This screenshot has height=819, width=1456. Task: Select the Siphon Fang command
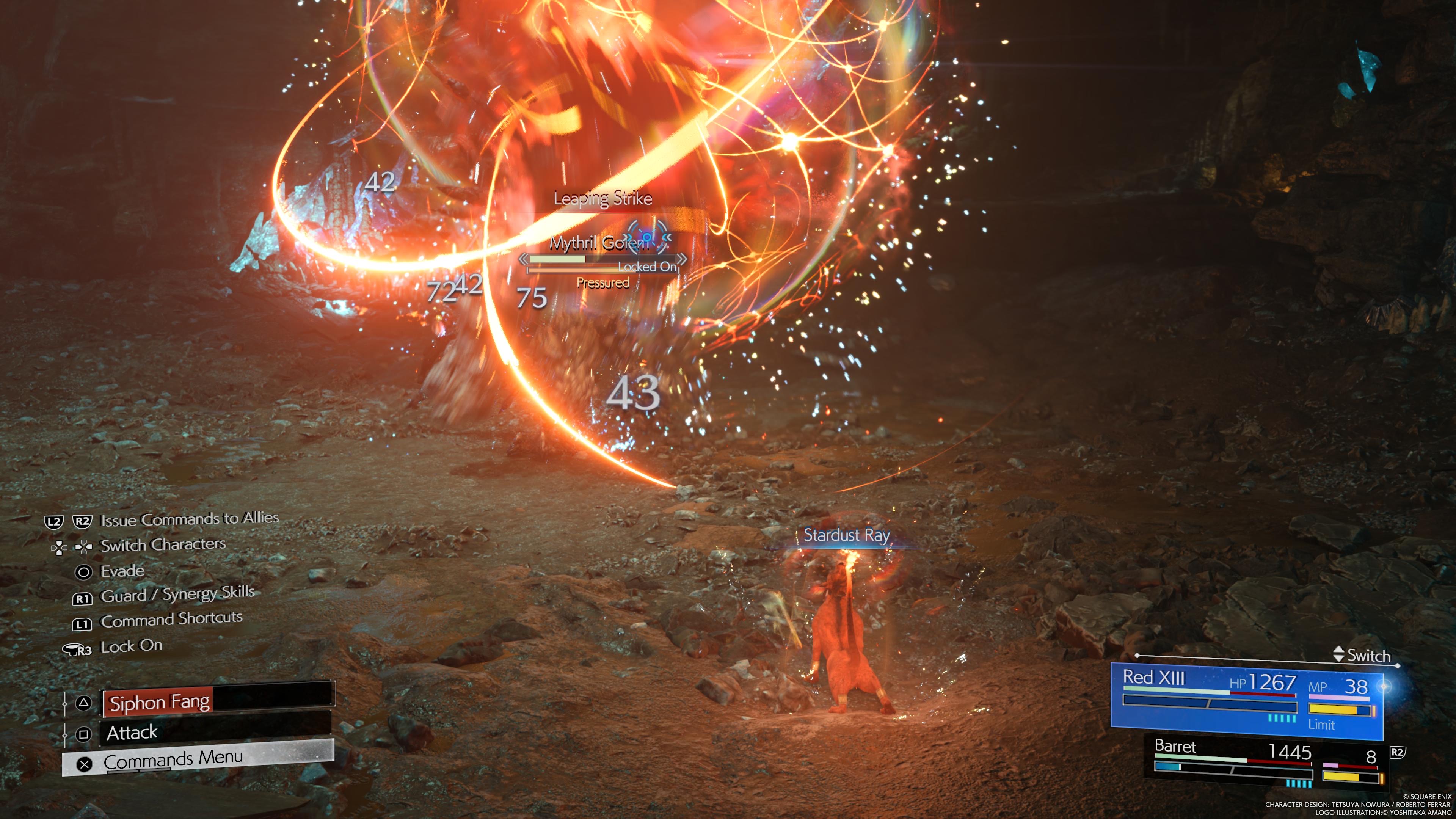[x=218, y=702]
